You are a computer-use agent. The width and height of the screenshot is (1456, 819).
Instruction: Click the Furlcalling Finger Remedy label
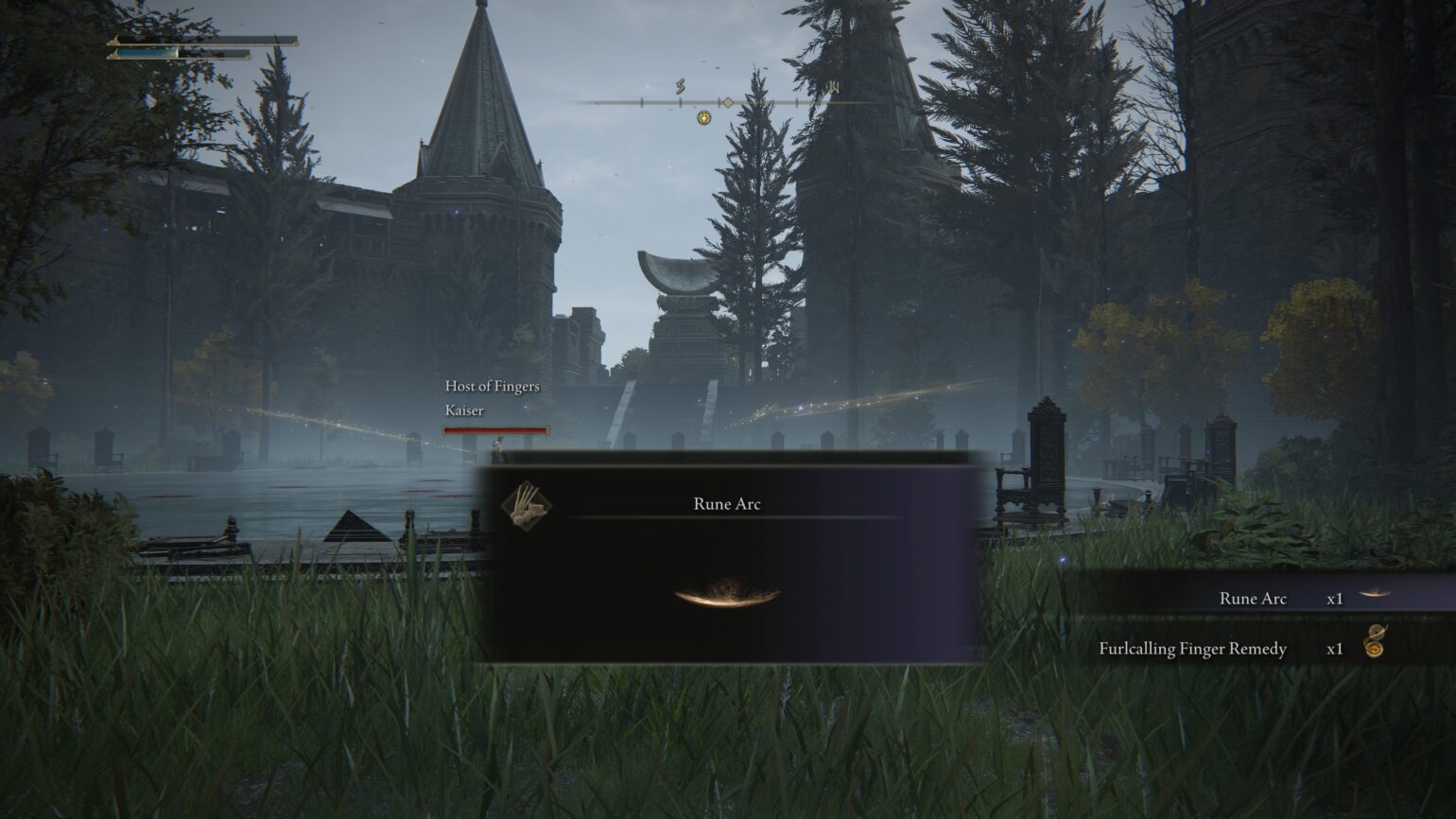pyautogui.click(x=1192, y=650)
